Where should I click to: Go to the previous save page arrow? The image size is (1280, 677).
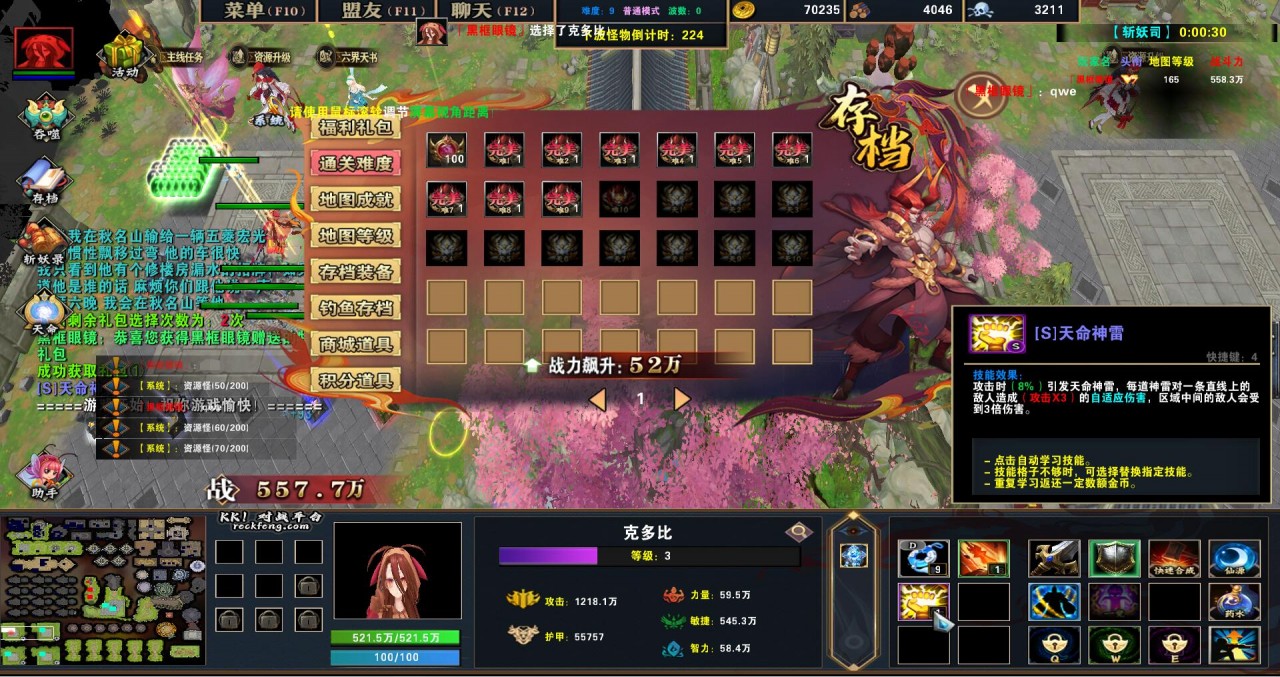click(597, 400)
